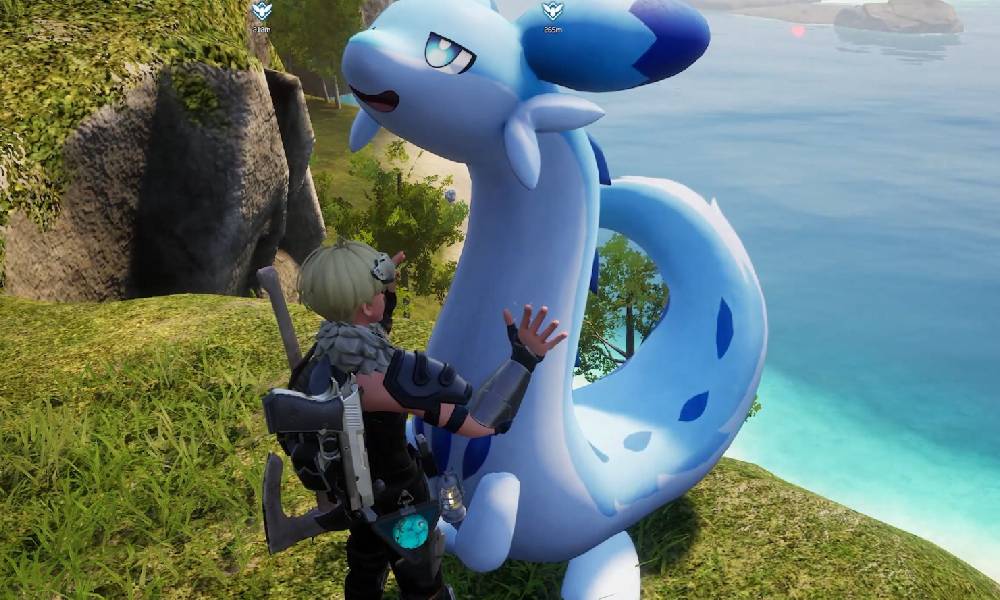Viewport: 1000px width, 600px height.
Task: Click the waypoint marker showing 265m
Action: click(x=552, y=13)
